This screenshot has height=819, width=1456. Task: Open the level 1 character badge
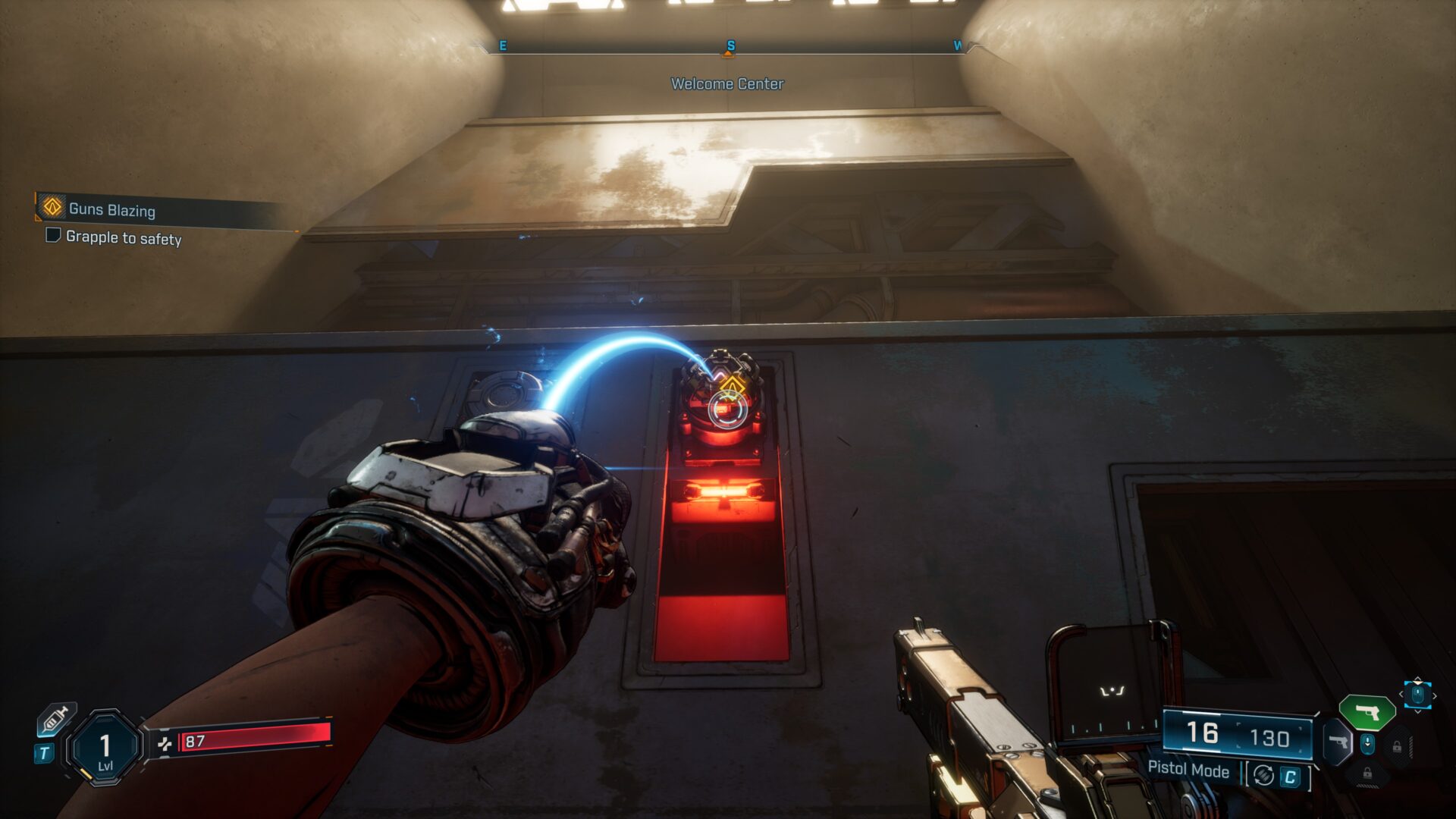click(105, 748)
